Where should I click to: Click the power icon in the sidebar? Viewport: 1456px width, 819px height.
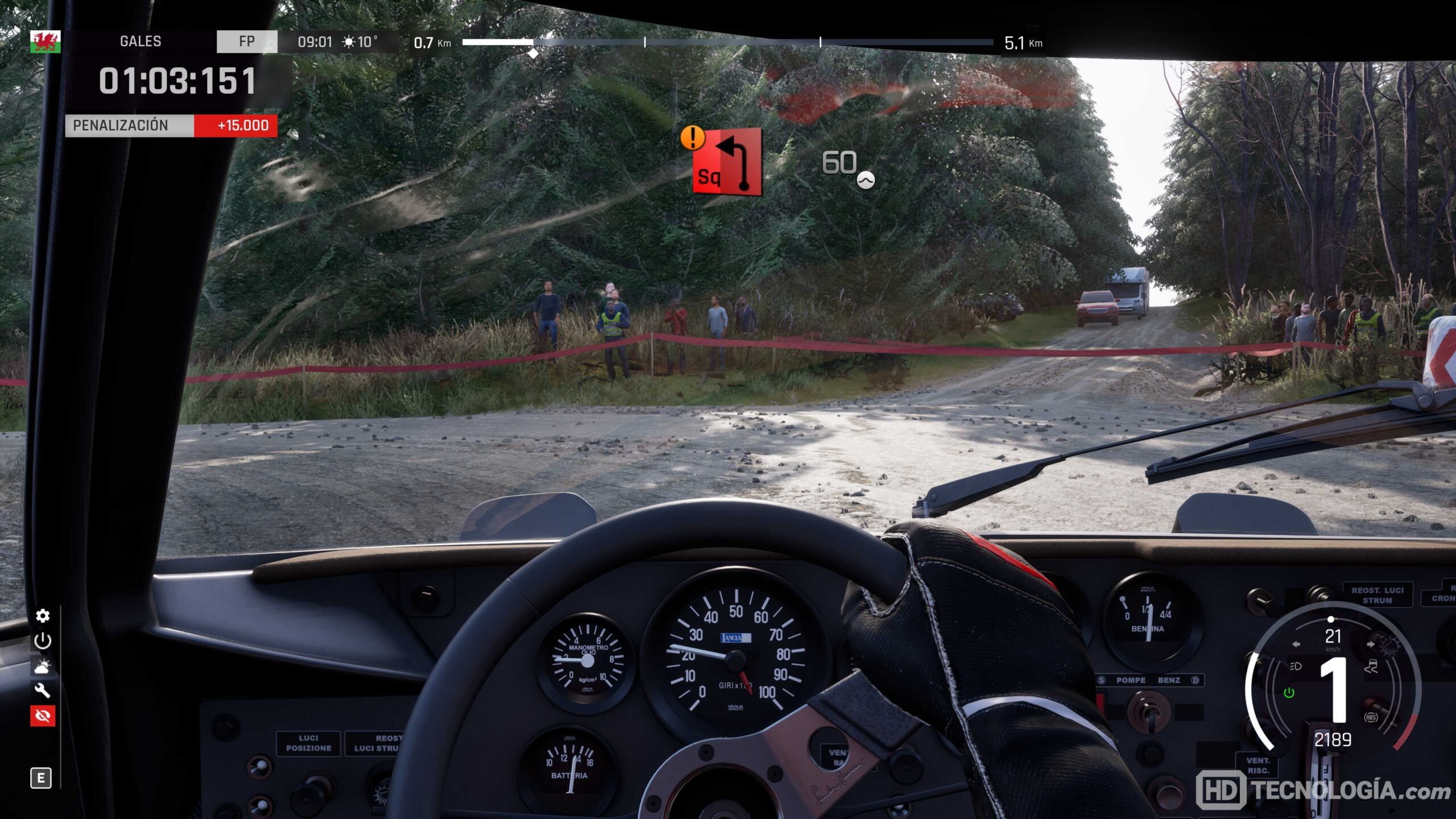point(43,641)
